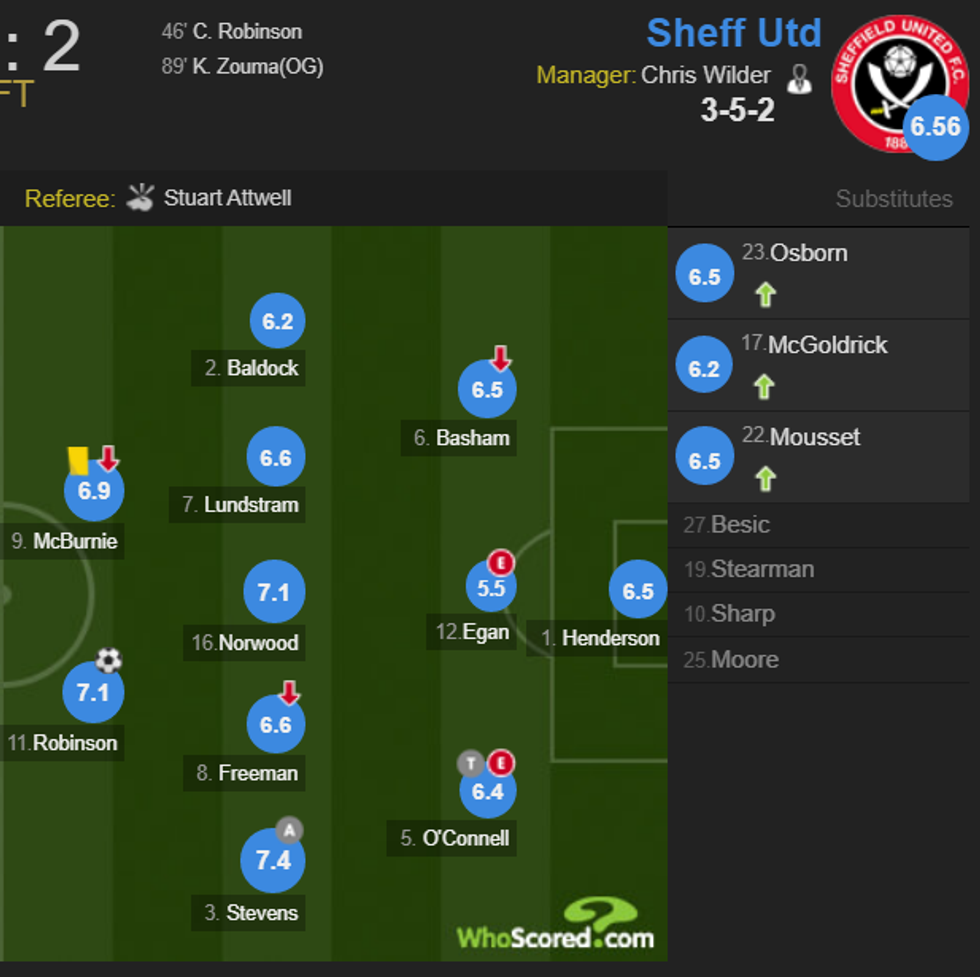980x977 pixels.
Task: Choose substitute Mousset's entry
Action: click(x=814, y=437)
